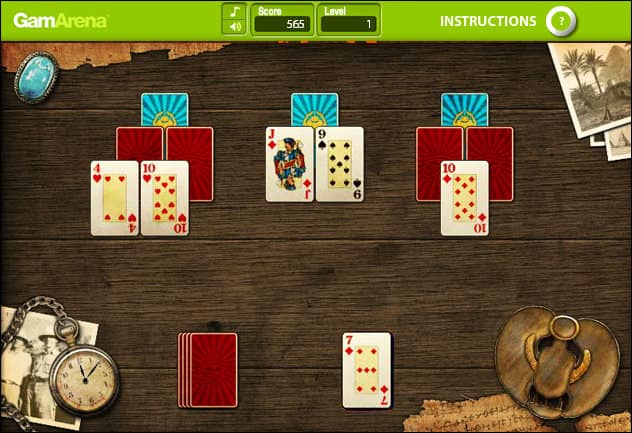This screenshot has height=433, width=632.
Task: Click the 7 of diamonds waste card
Action: [366, 370]
